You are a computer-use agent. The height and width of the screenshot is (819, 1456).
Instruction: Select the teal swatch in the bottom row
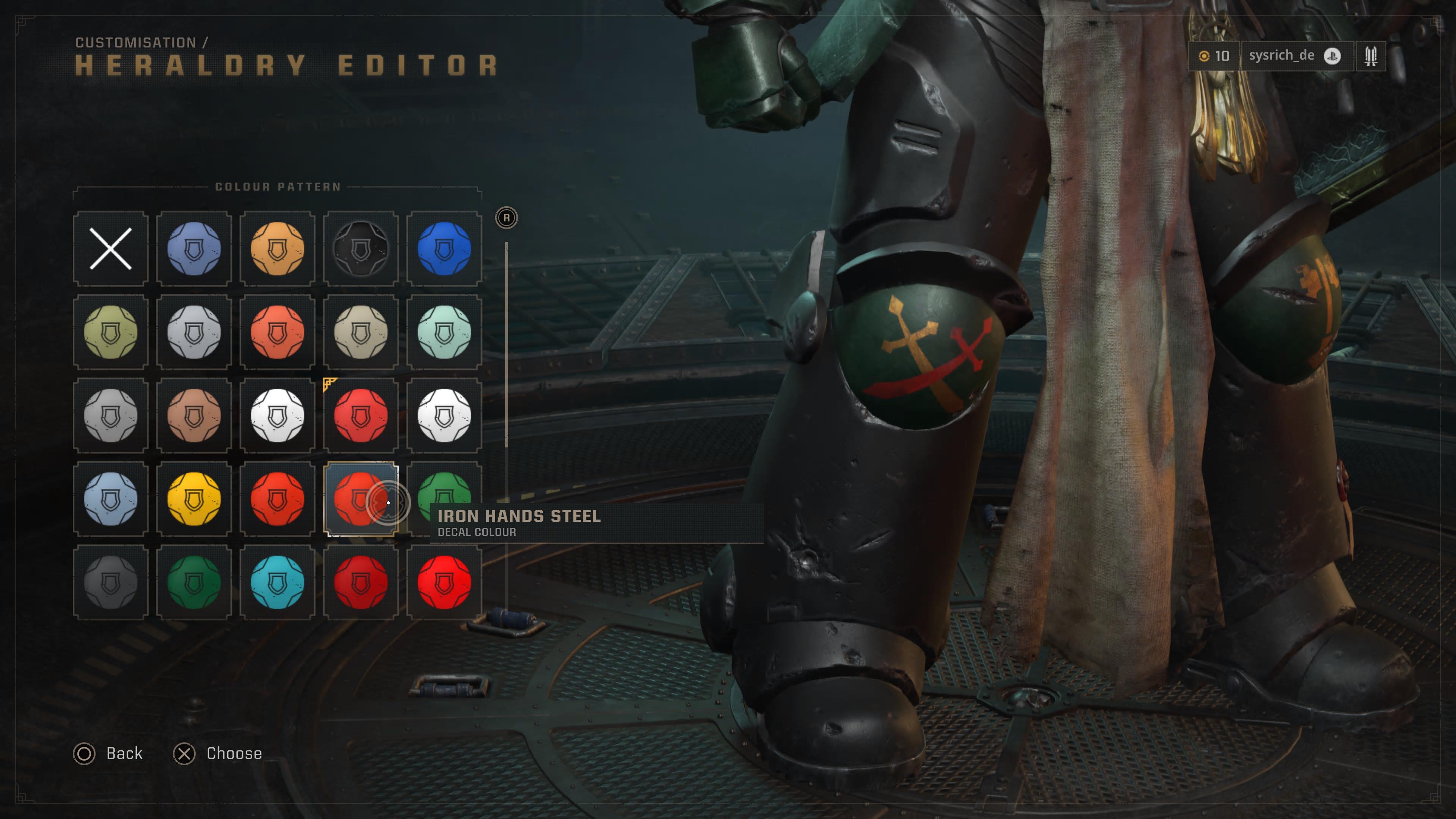[278, 584]
